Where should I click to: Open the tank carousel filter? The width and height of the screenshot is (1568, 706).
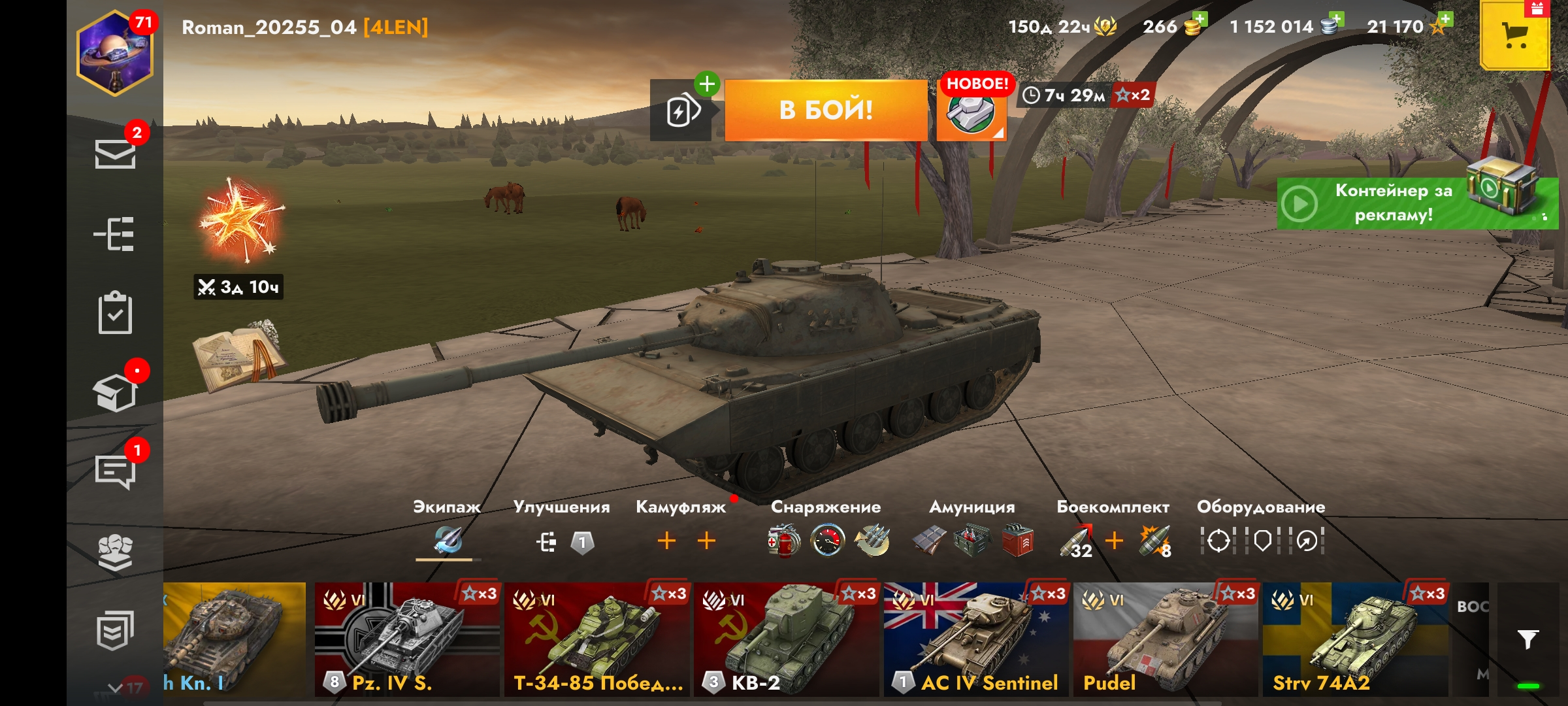pyautogui.click(x=1527, y=639)
